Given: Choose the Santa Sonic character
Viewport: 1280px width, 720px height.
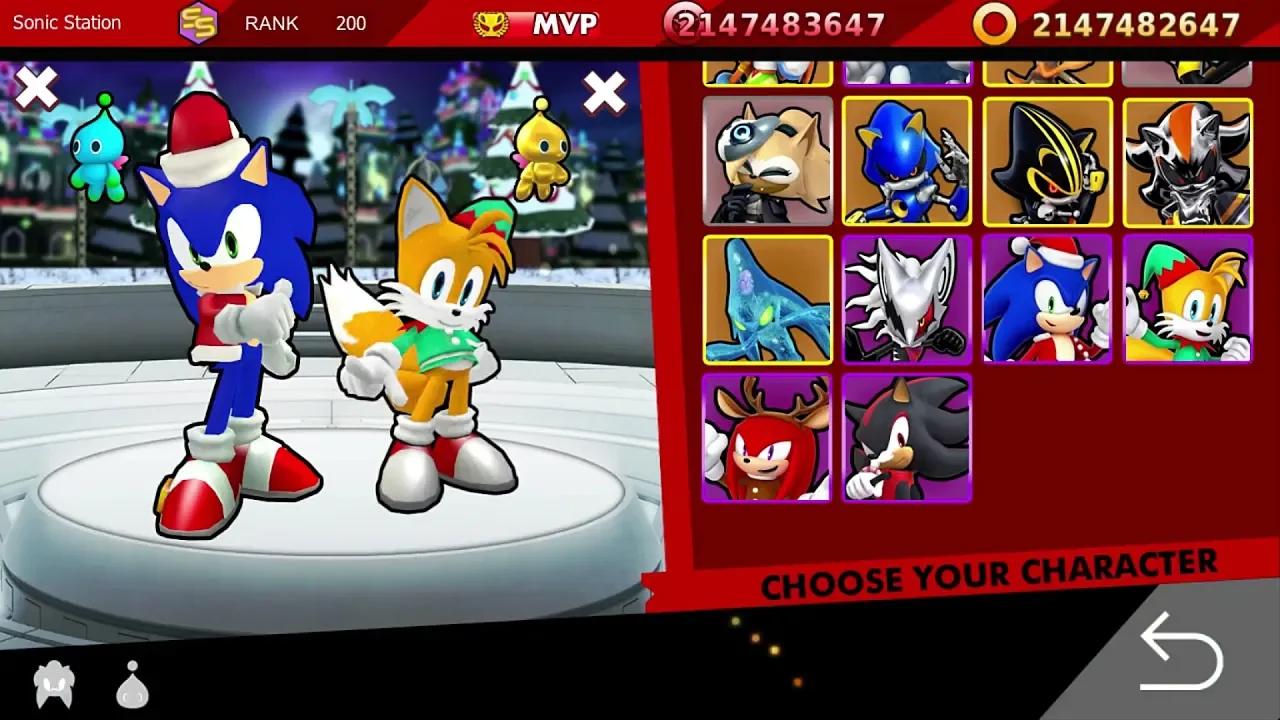Looking at the screenshot, I should (1046, 299).
